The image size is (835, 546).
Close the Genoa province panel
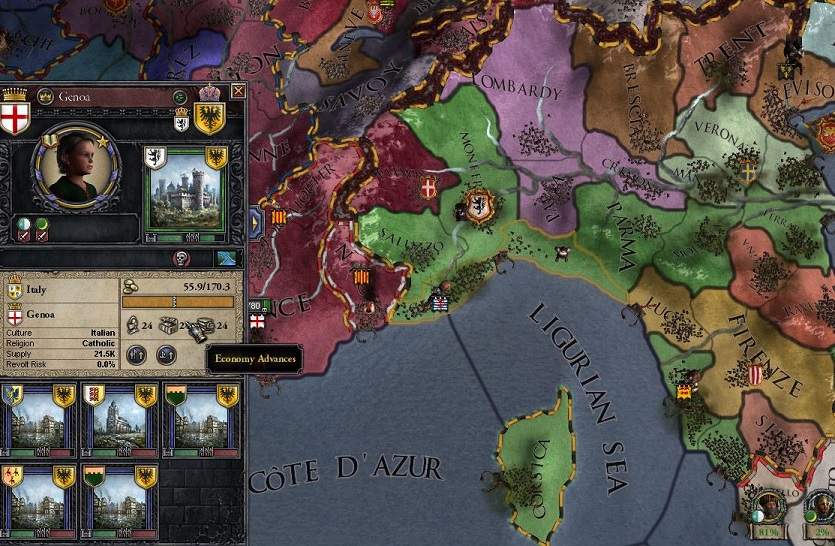pos(237,91)
